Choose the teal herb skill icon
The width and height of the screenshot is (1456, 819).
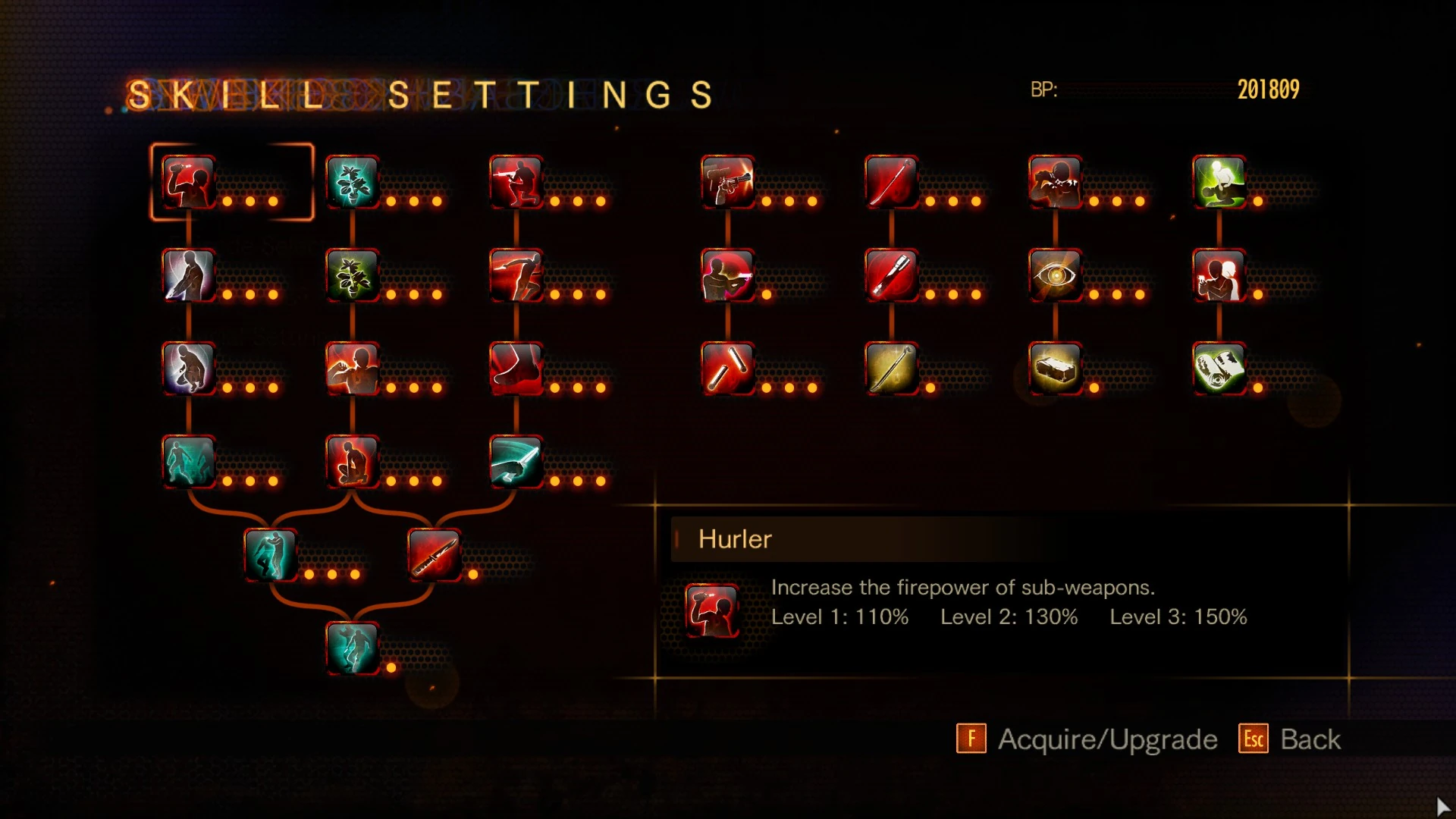tap(352, 182)
